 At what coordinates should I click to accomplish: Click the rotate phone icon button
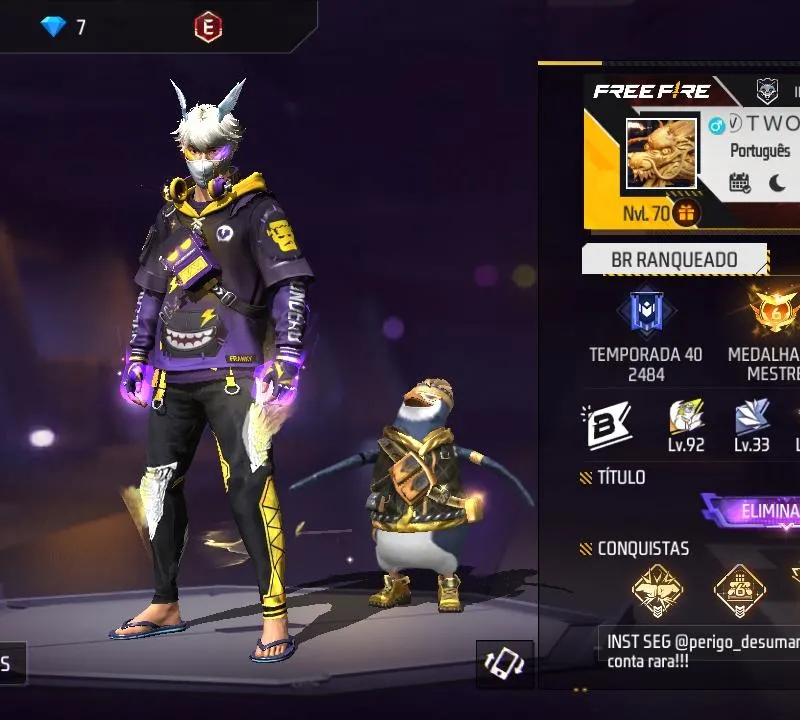[x=505, y=665]
